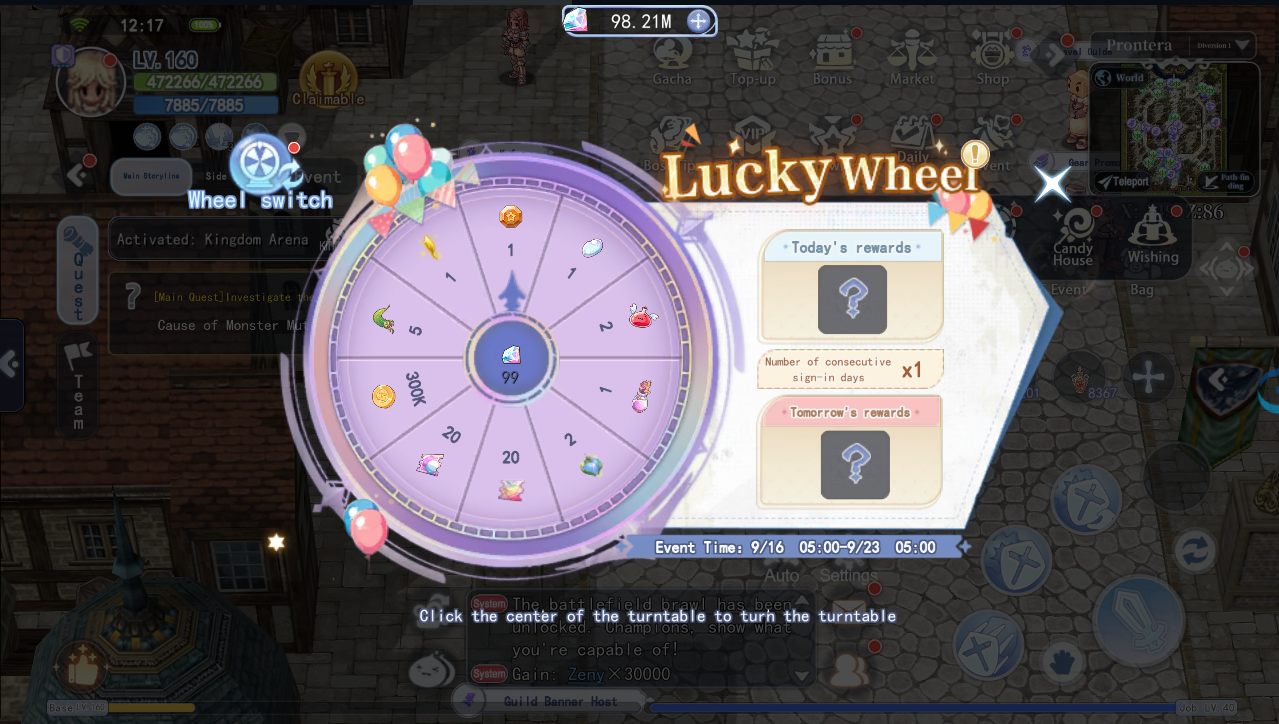Open the Gacha menu
Image resolution: width=1279 pixels, height=724 pixels.
[x=672, y=58]
